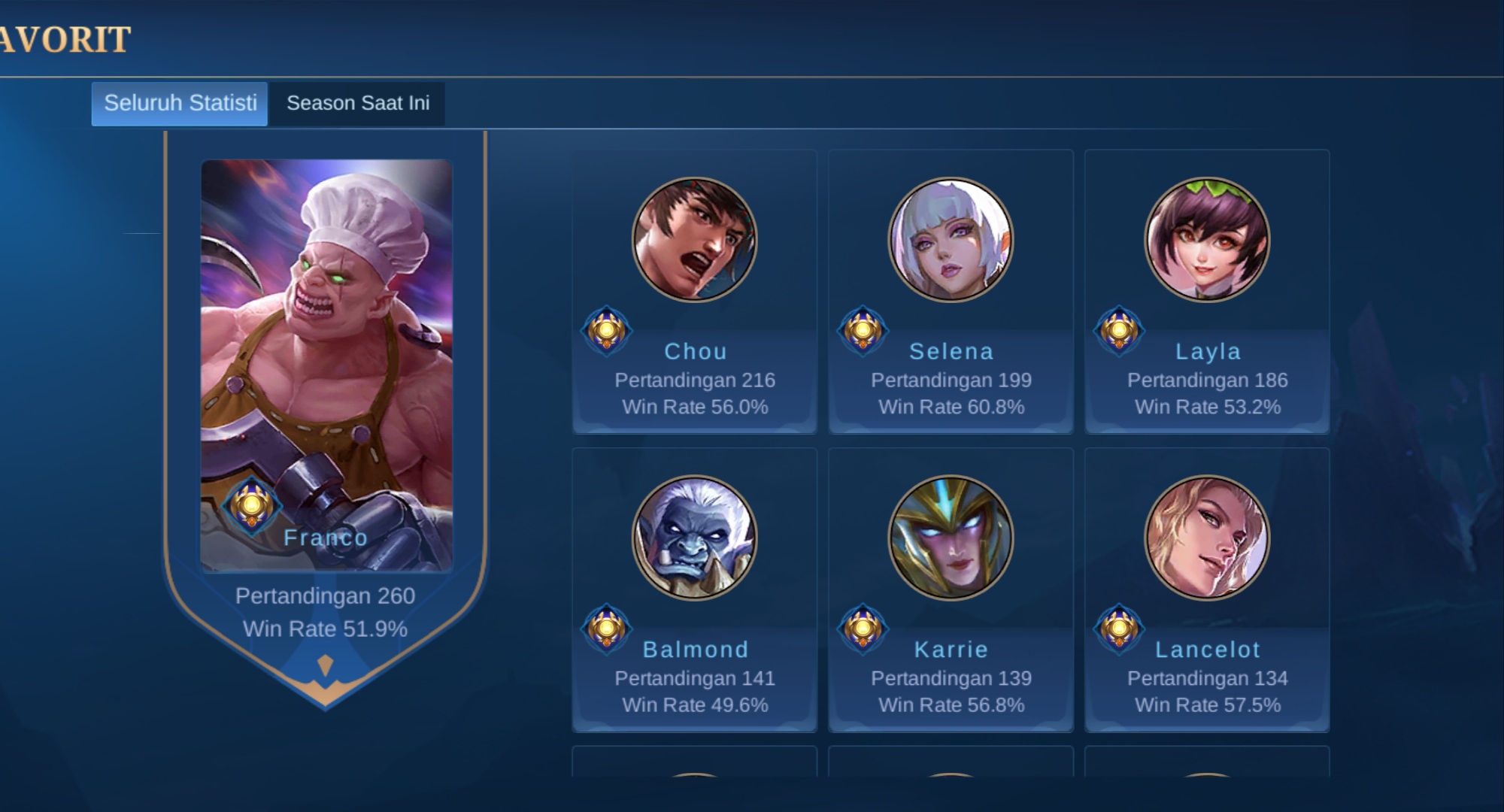Open the Season Saat Ini tab
Viewport: 1504px width, 812px height.
358,103
